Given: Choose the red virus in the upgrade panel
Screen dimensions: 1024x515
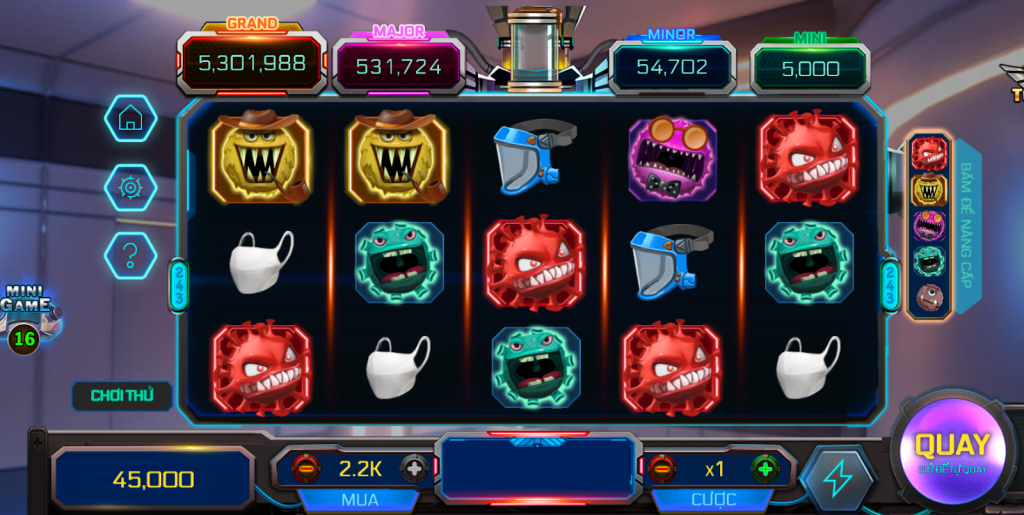Looking at the screenshot, I should tap(929, 153).
